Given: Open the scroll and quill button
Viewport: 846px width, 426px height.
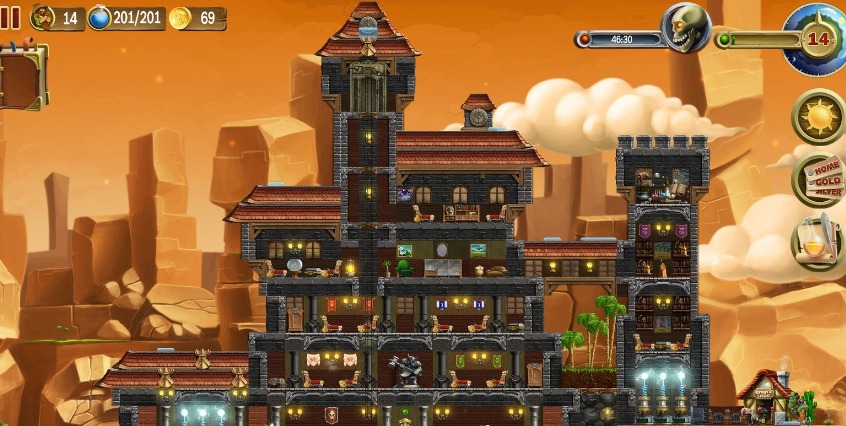Looking at the screenshot, I should [x=819, y=243].
